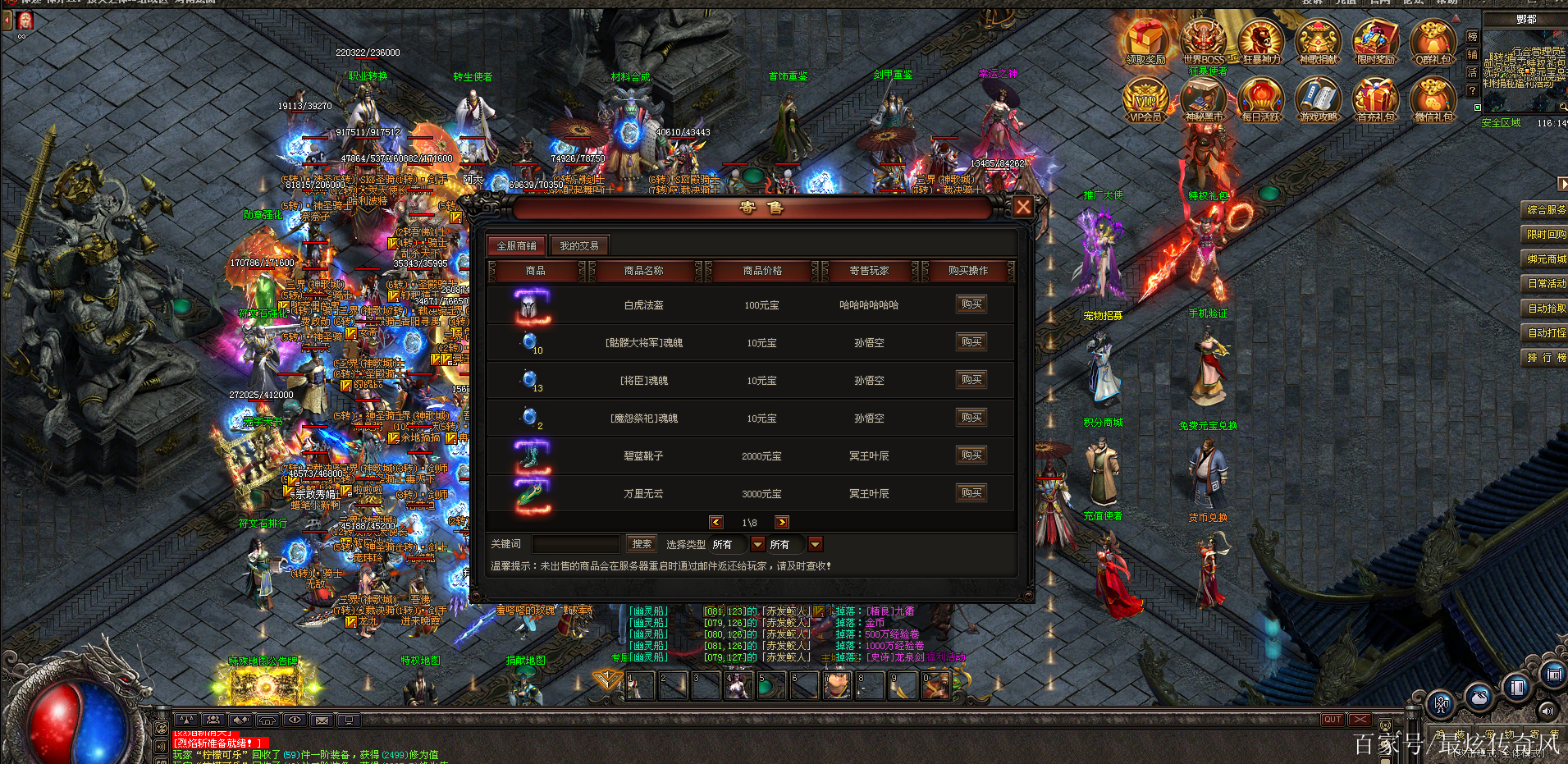Open the 选择类型 category dropdown

coord(757,544)
